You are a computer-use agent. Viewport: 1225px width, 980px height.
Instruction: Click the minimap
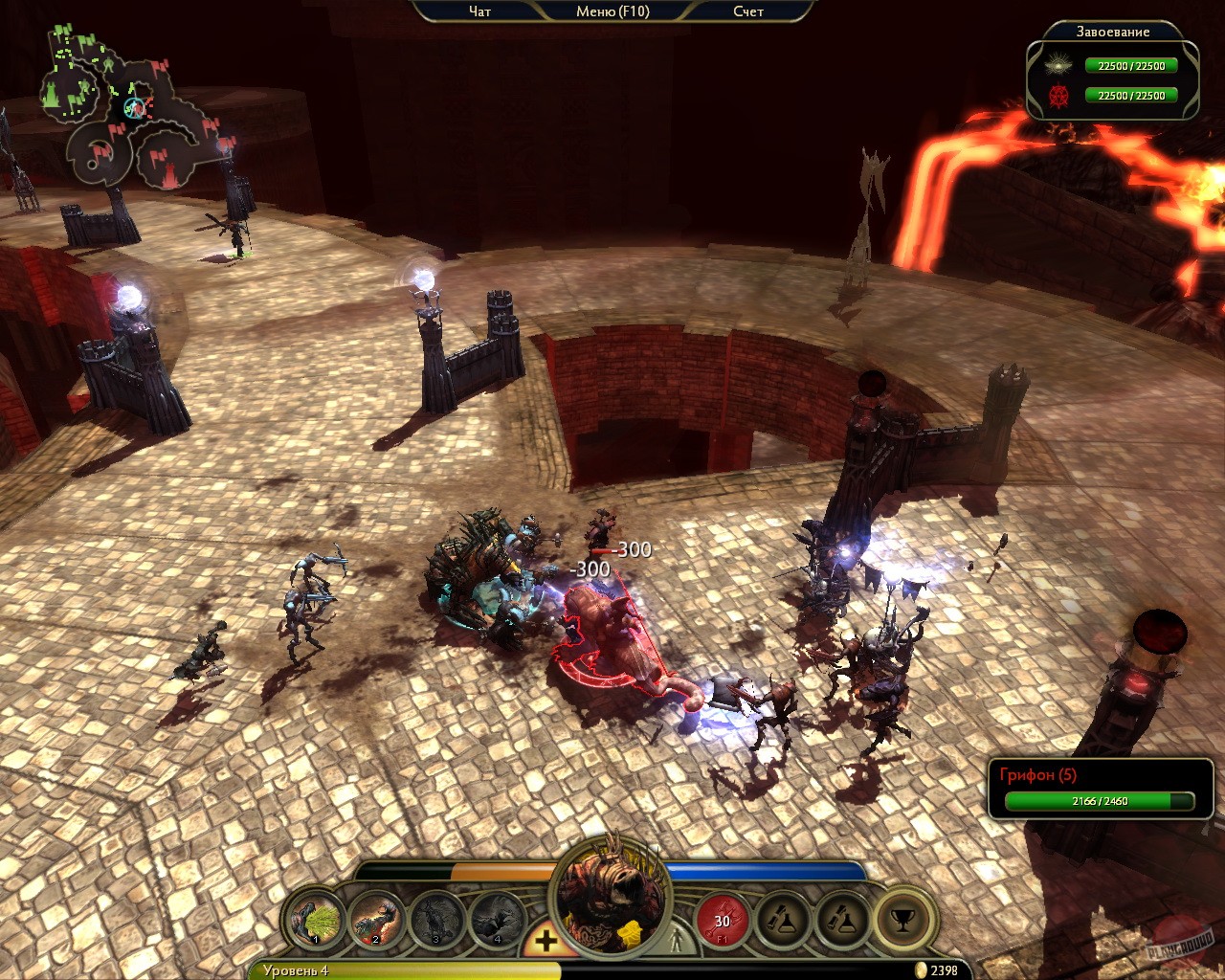click(134, 110)
